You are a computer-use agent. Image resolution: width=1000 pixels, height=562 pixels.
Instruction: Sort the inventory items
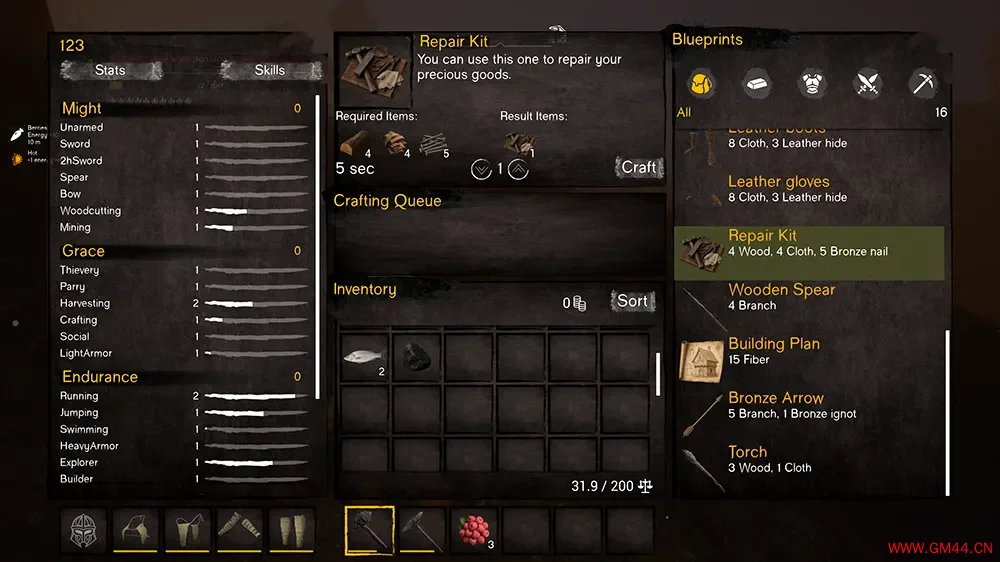[x=632, y=301]
